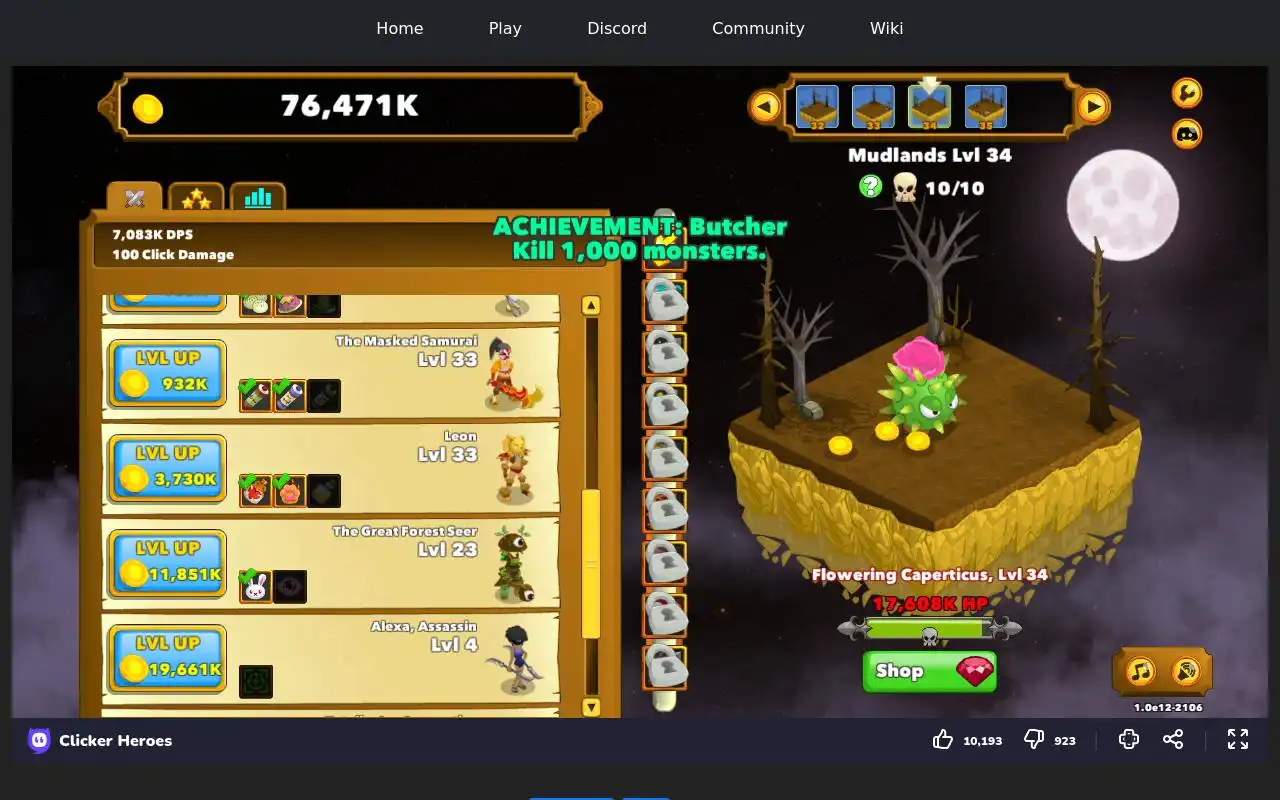
Task: Go to previous zones with left arrow
Action: (x=765, y=106)
